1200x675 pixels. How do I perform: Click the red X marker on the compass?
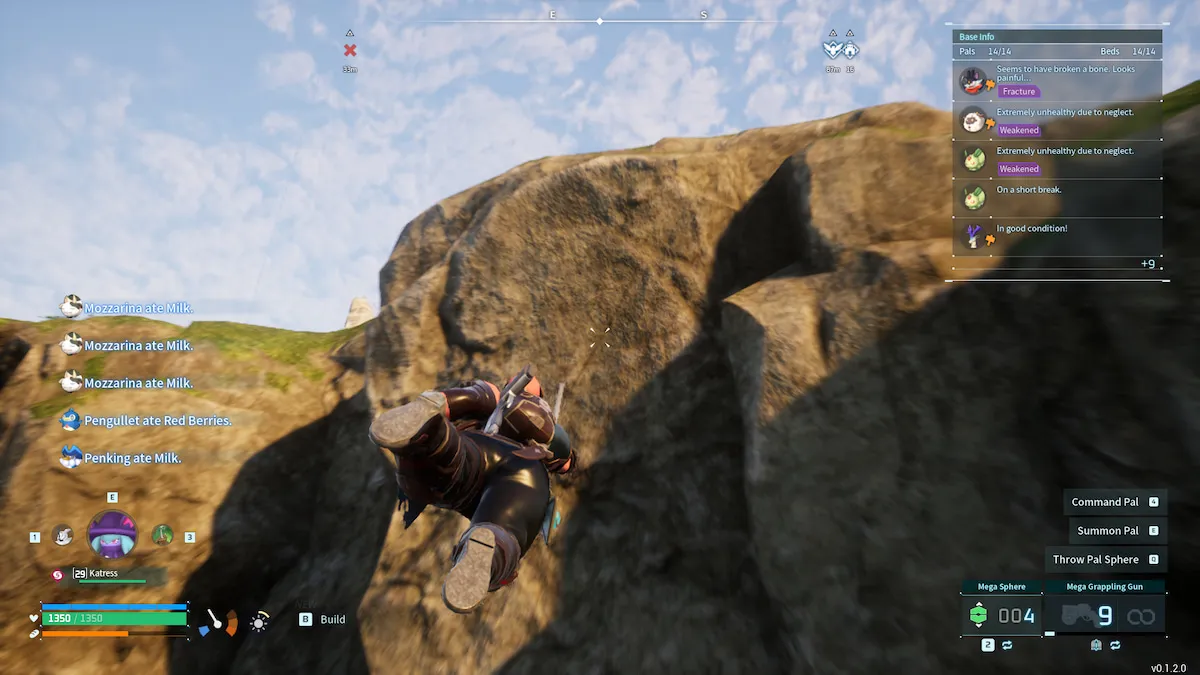click(x=350, y=50)
